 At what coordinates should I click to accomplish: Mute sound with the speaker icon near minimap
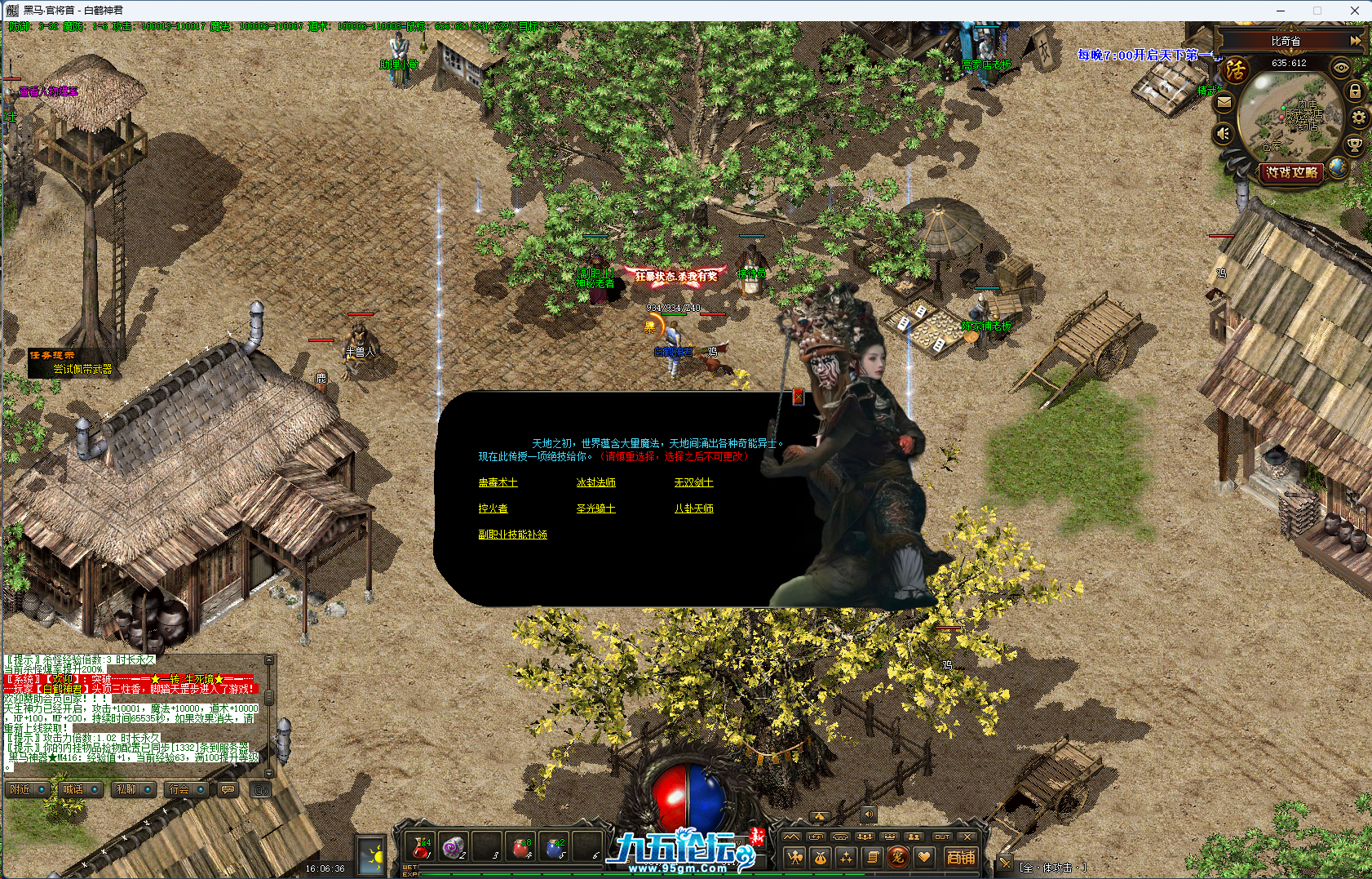(1223, 133)
